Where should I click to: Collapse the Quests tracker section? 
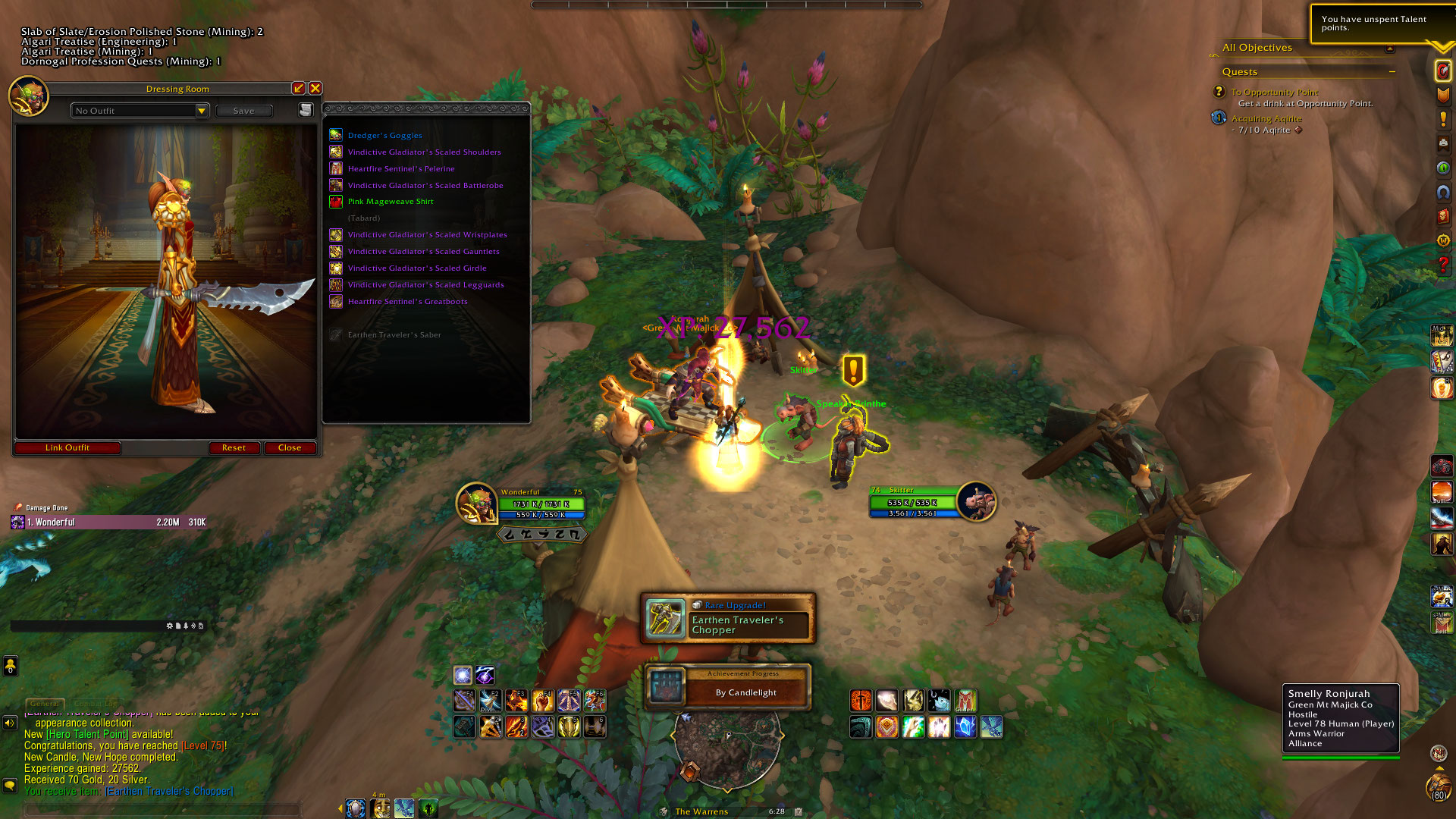pos(1392,72)
